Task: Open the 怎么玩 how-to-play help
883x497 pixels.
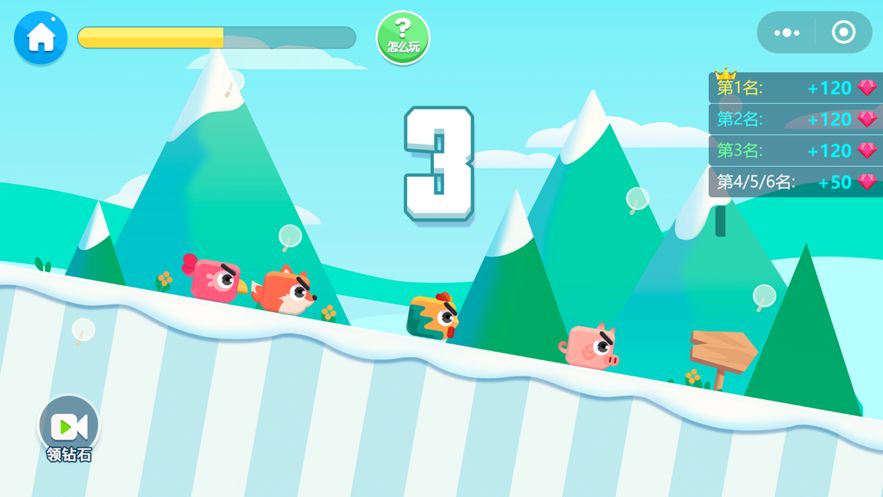Action: click(x=403, y=37)
